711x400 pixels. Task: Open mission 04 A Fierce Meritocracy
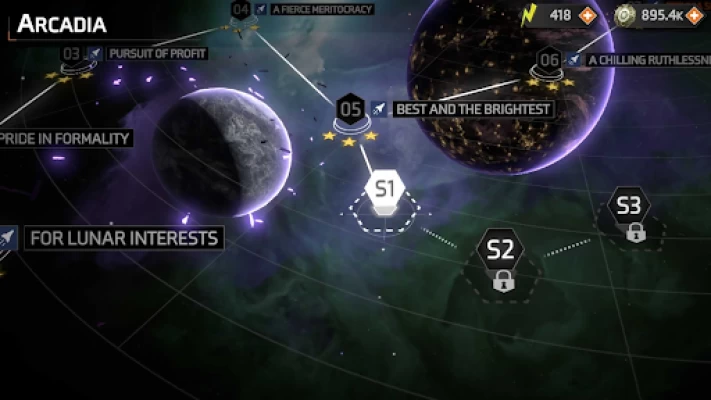(240, 11)
